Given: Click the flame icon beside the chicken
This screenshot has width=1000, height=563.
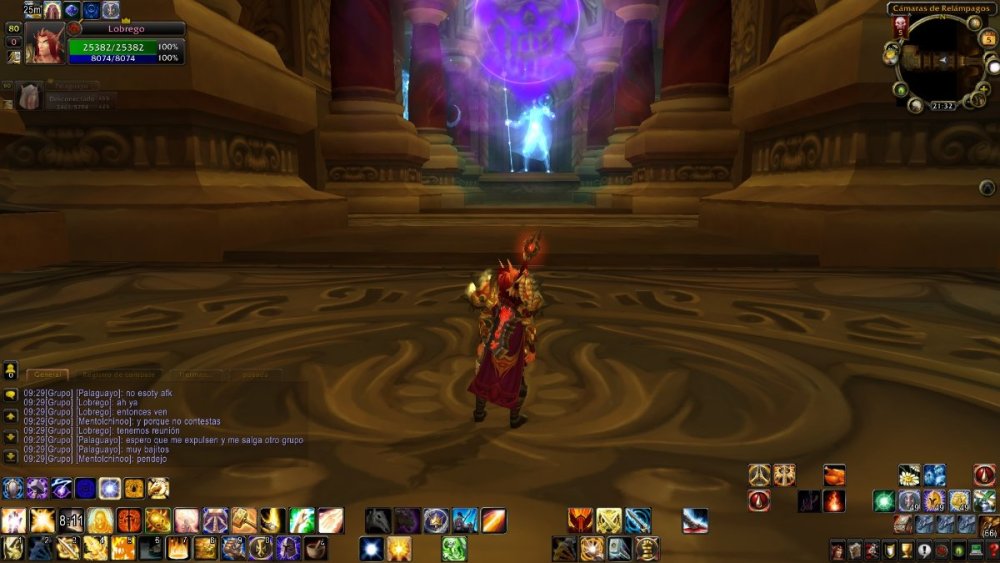Looking at the screenshot, I should [834, 501].
